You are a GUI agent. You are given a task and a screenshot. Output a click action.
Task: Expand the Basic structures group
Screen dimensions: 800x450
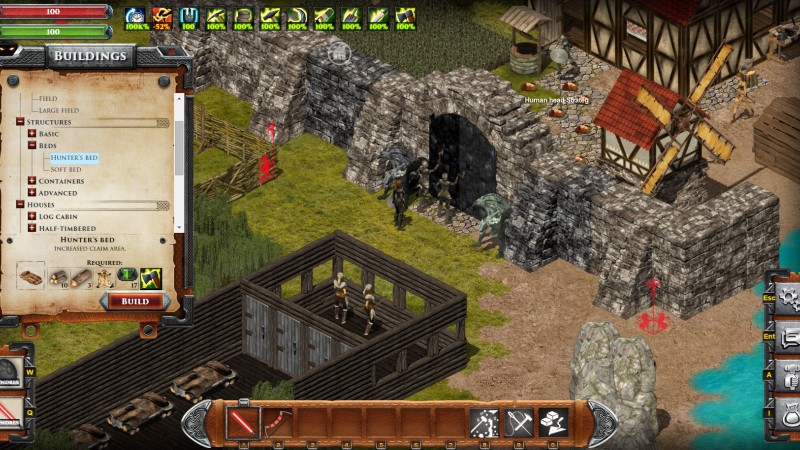point(32,134)
